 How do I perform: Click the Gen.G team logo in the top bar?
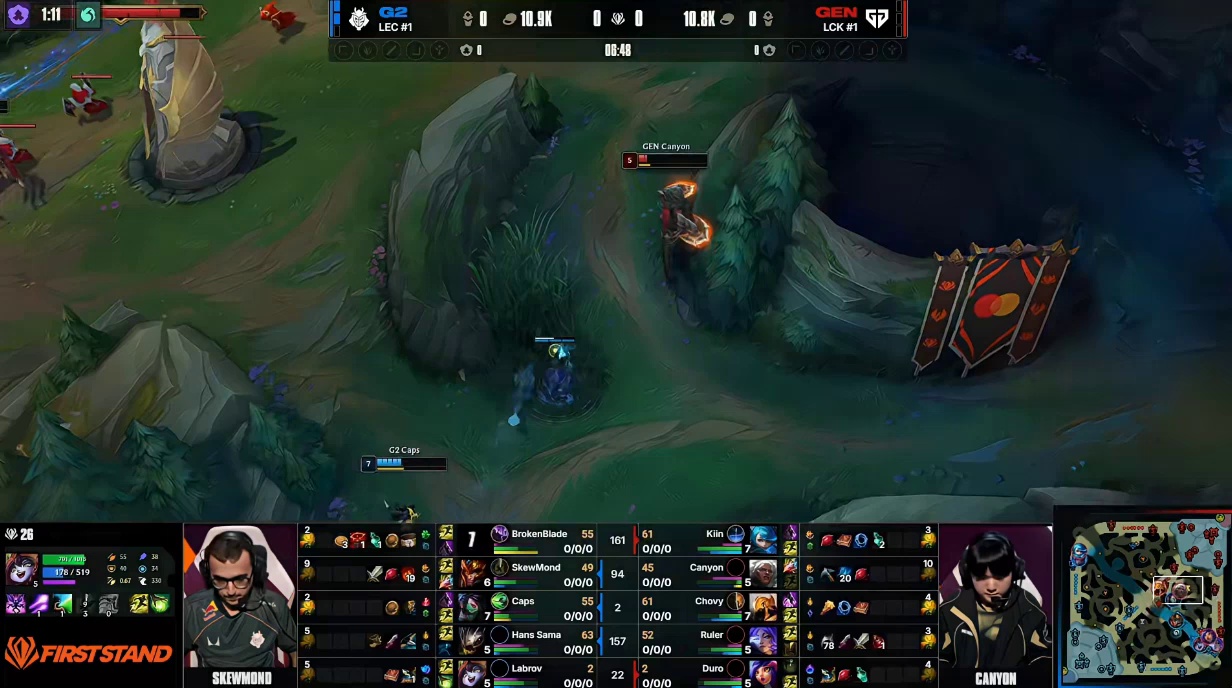pyautogui.click(x=877, y=19)
